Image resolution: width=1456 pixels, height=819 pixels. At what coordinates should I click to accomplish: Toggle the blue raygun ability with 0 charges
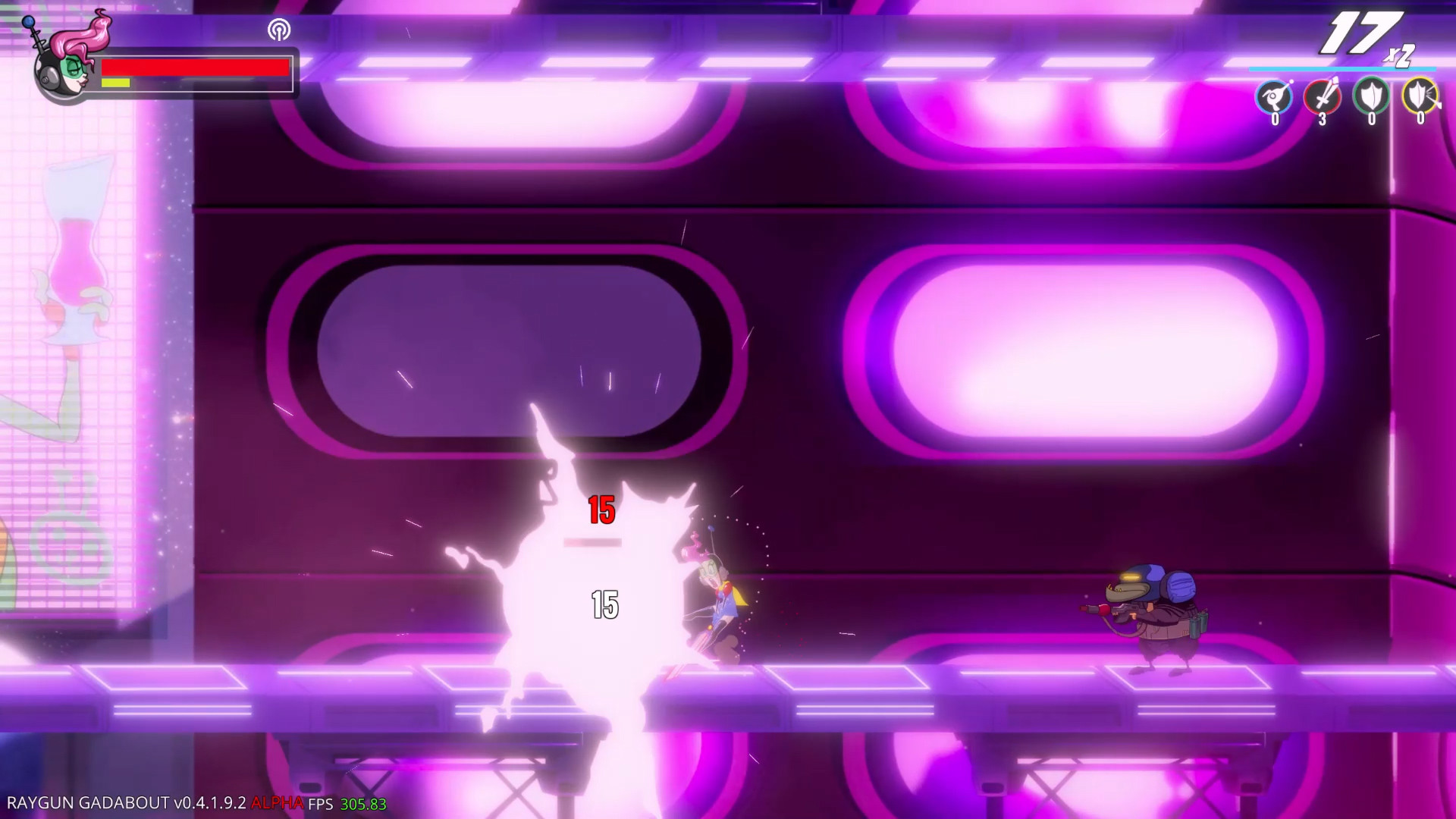pos(1274,97)
